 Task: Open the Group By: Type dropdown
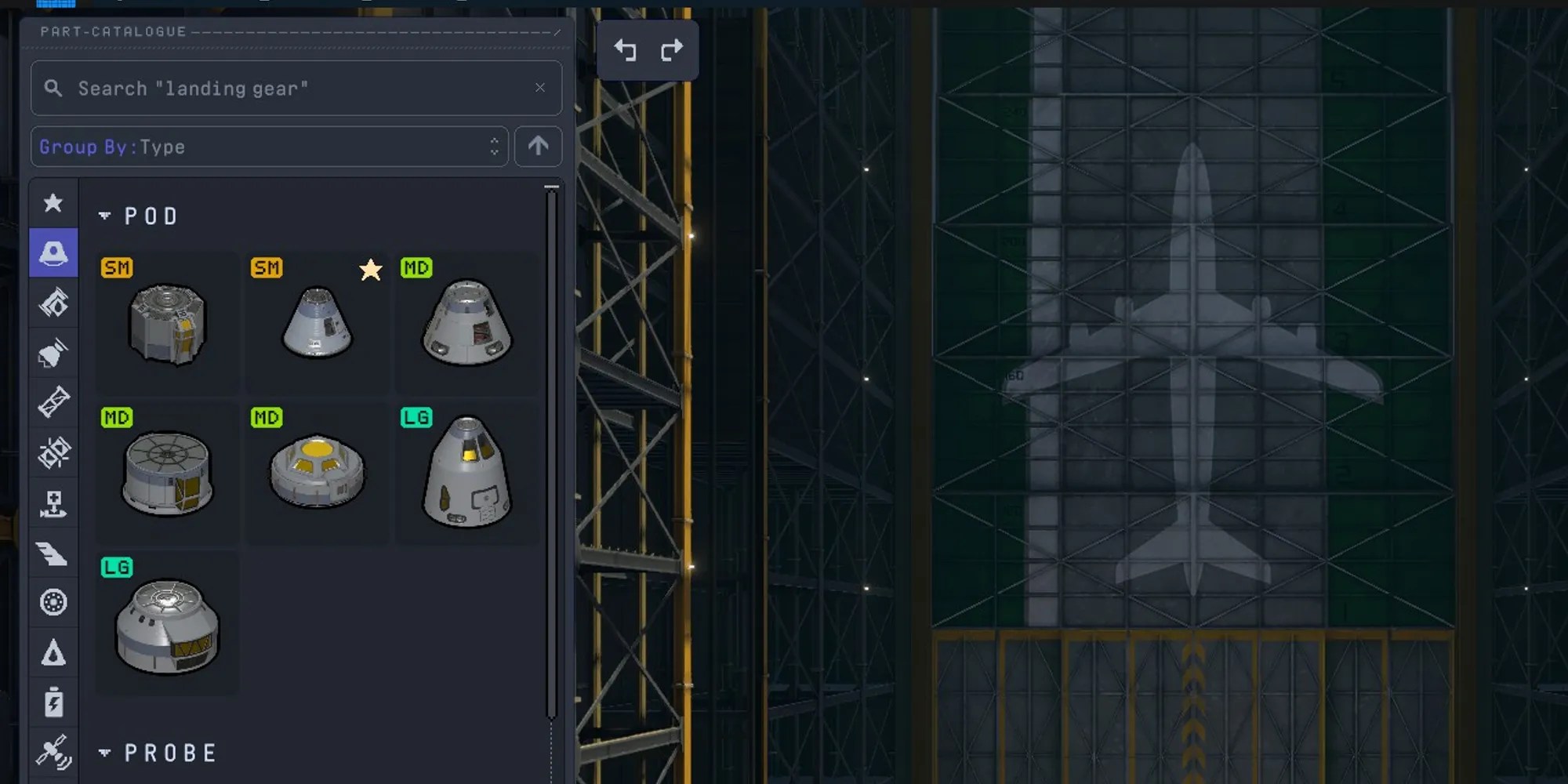point(269,147)
